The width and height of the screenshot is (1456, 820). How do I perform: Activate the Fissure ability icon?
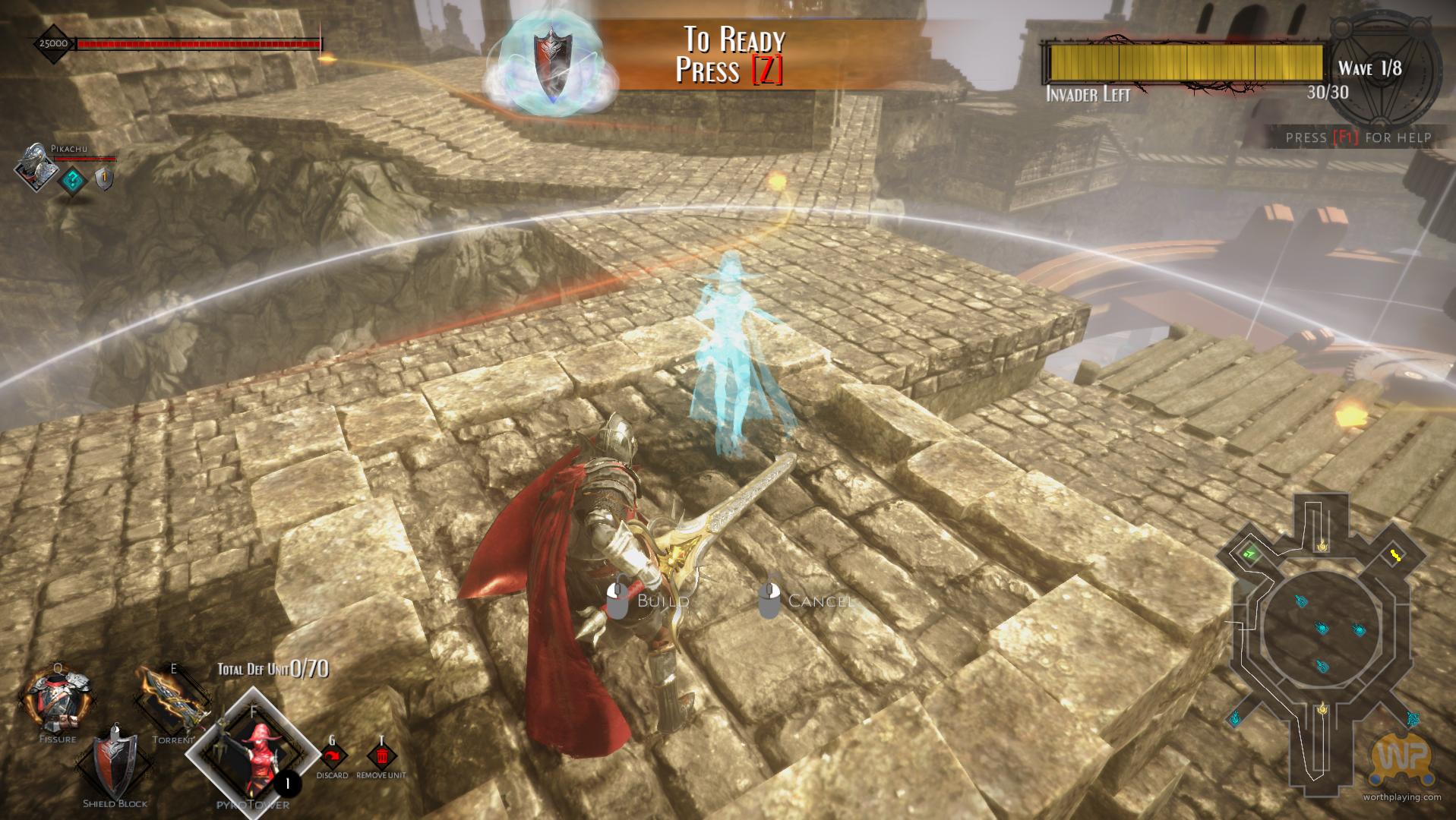coord(57,702)
